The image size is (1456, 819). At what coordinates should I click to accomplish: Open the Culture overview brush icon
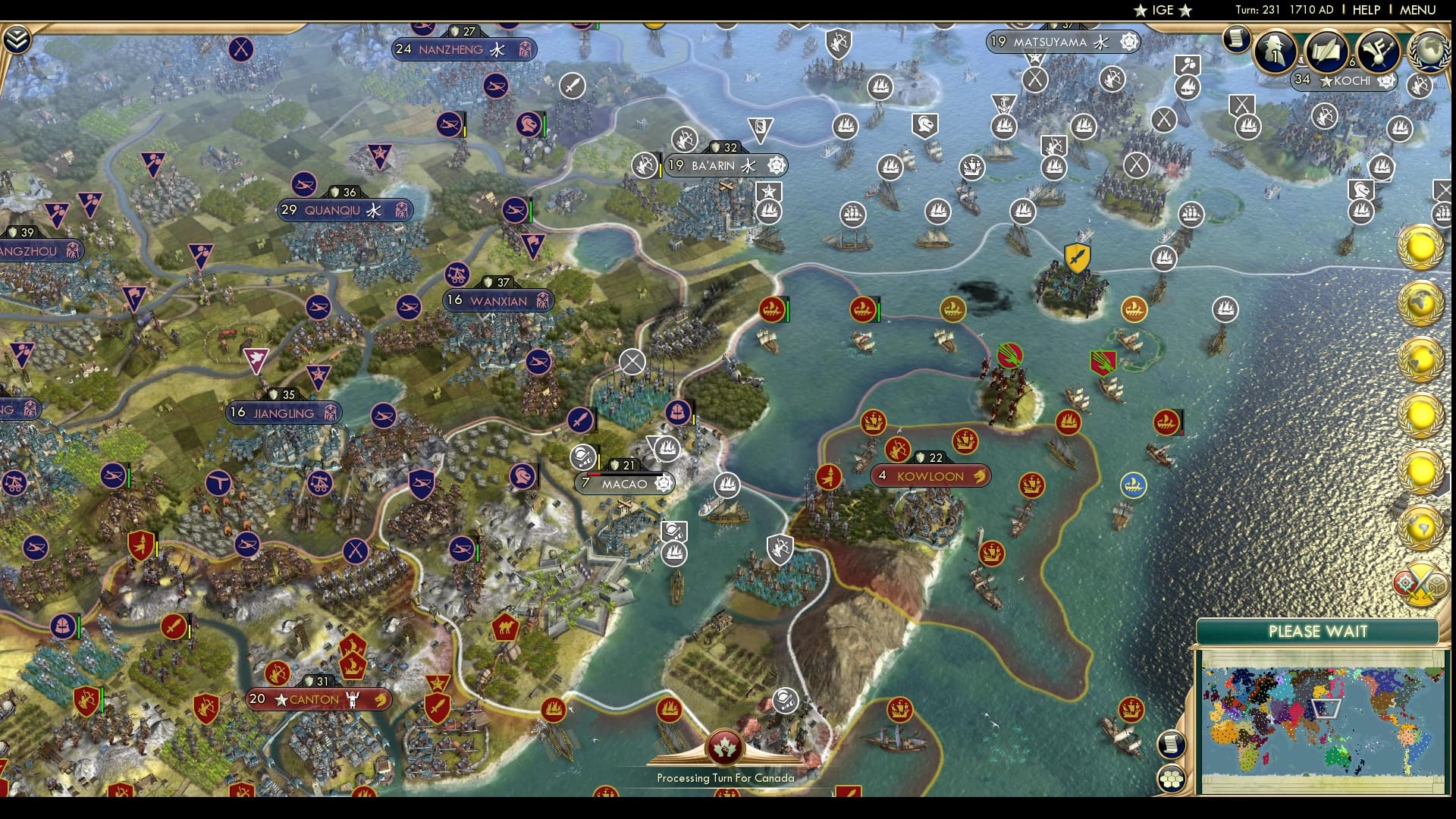(1379, 53)
